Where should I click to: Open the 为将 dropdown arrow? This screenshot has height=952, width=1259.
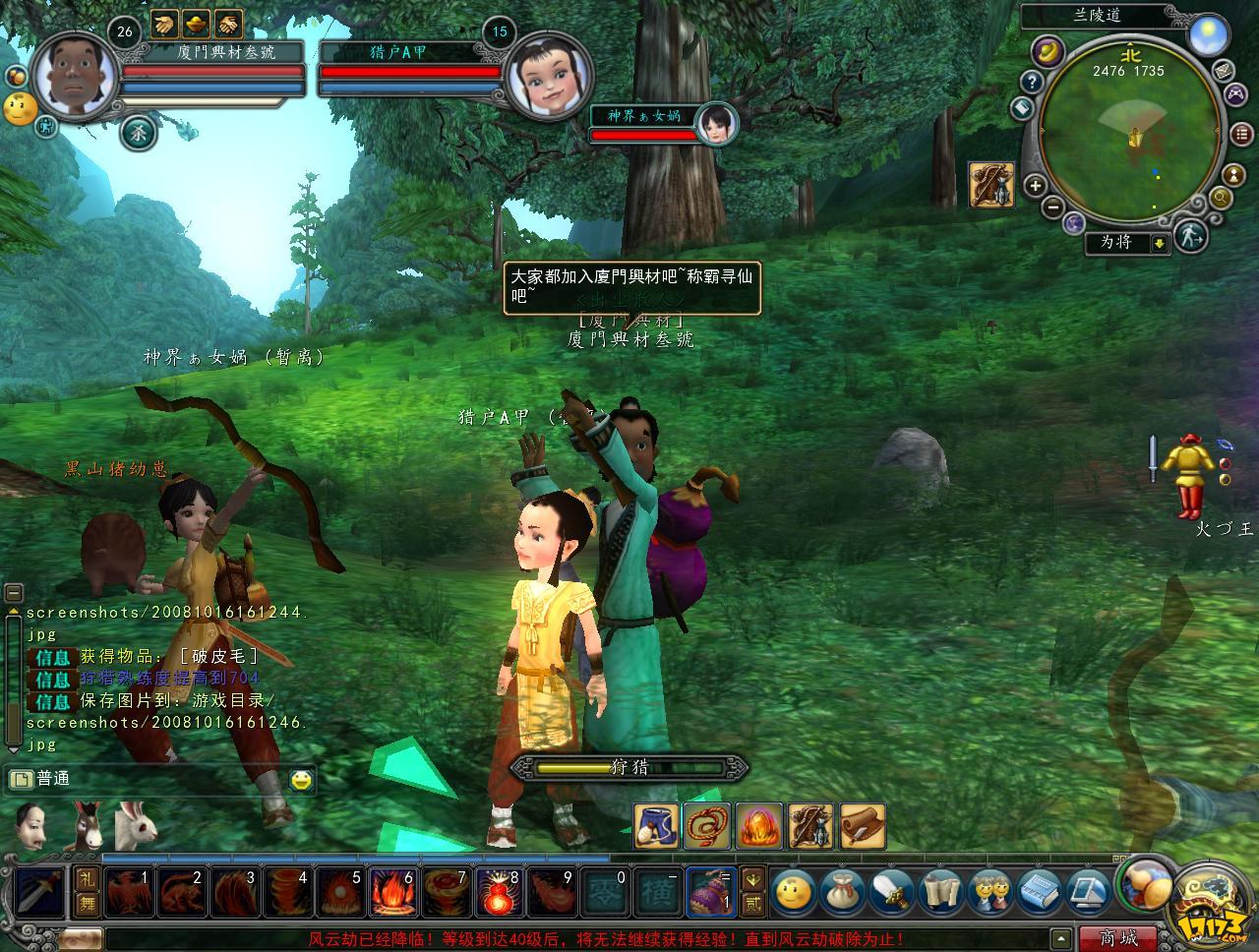click(x=1160, y=243)
